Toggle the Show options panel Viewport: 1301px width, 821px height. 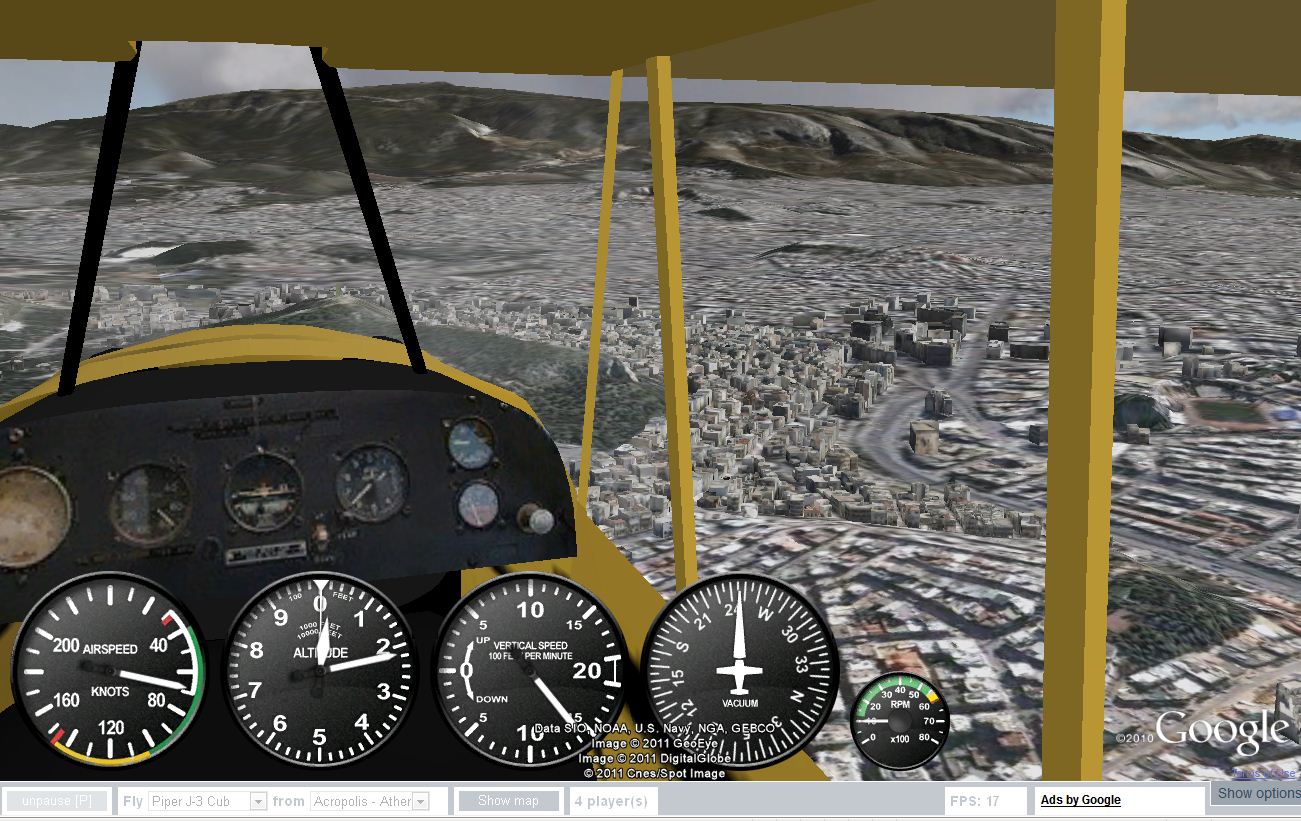[1257, 793]
